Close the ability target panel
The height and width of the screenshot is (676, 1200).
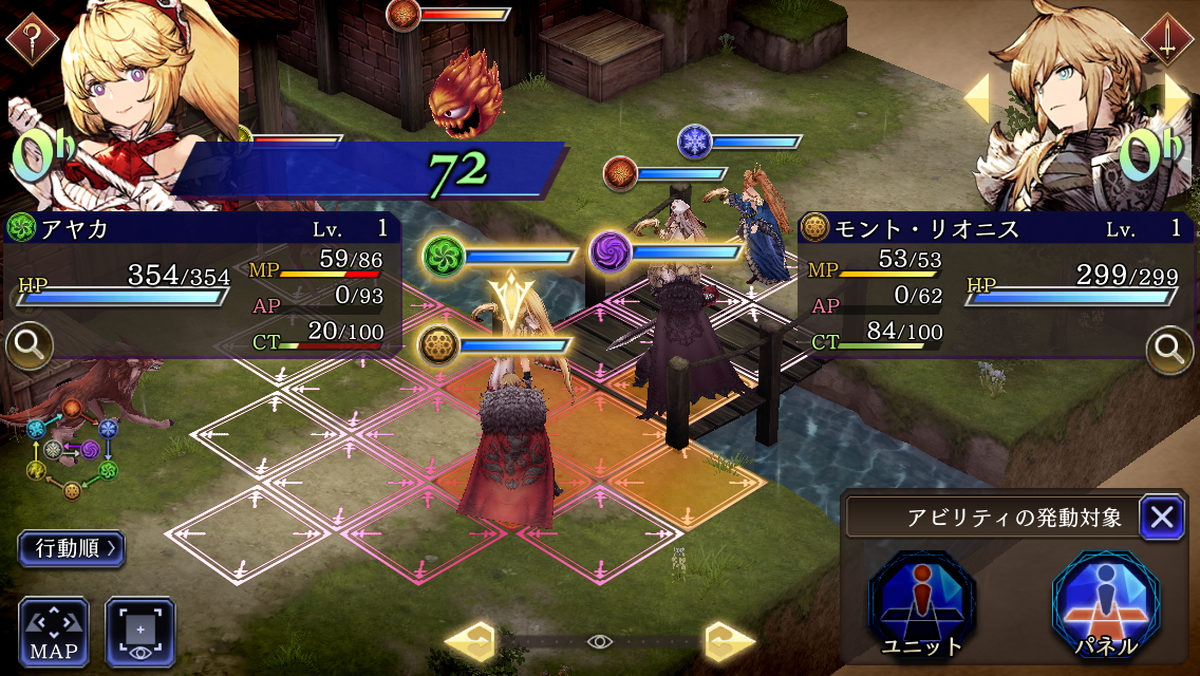[x=1161, y=517]
